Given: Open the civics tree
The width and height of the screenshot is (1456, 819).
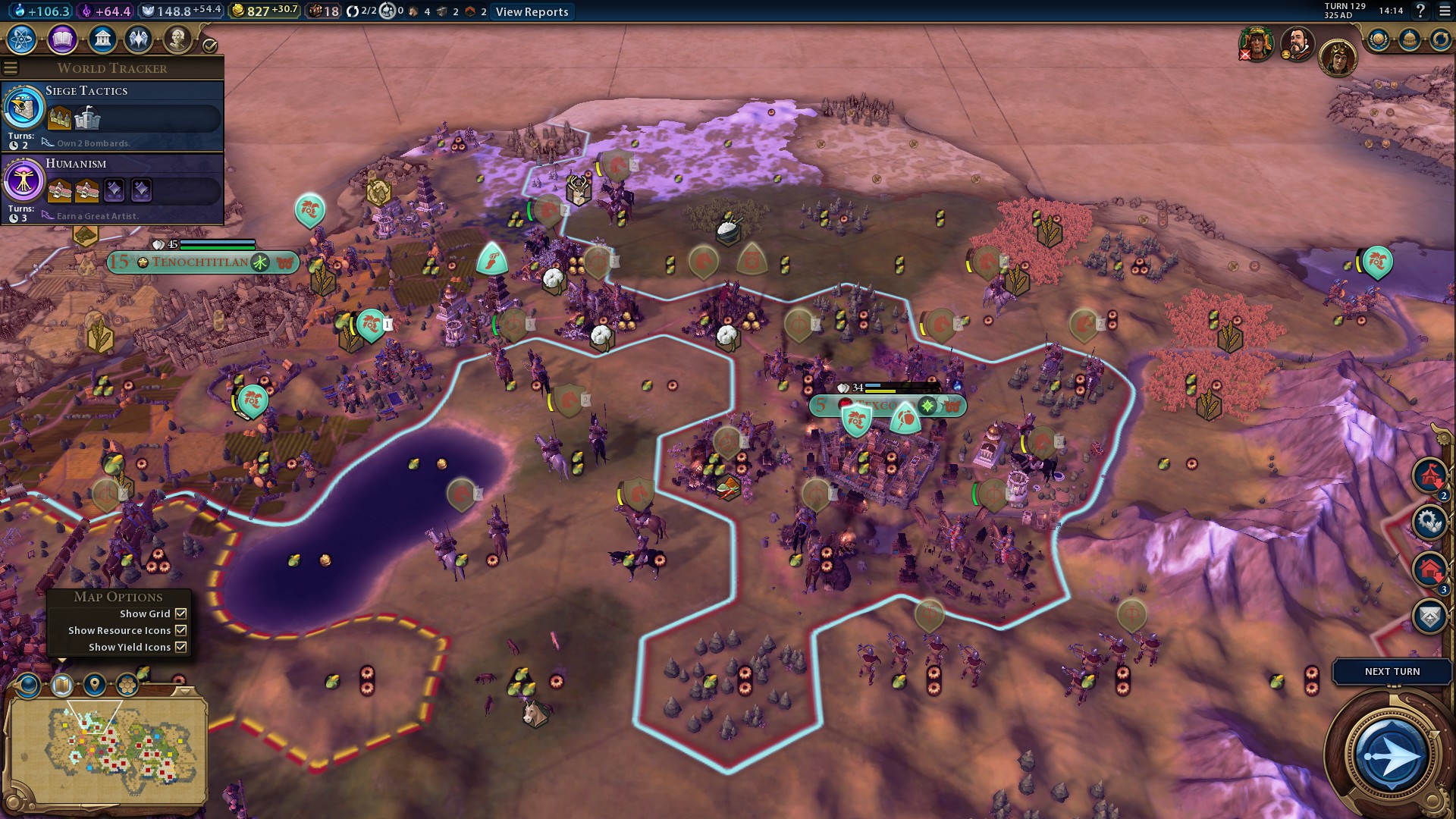Looking at the screenshot, I should coord(62,39).
